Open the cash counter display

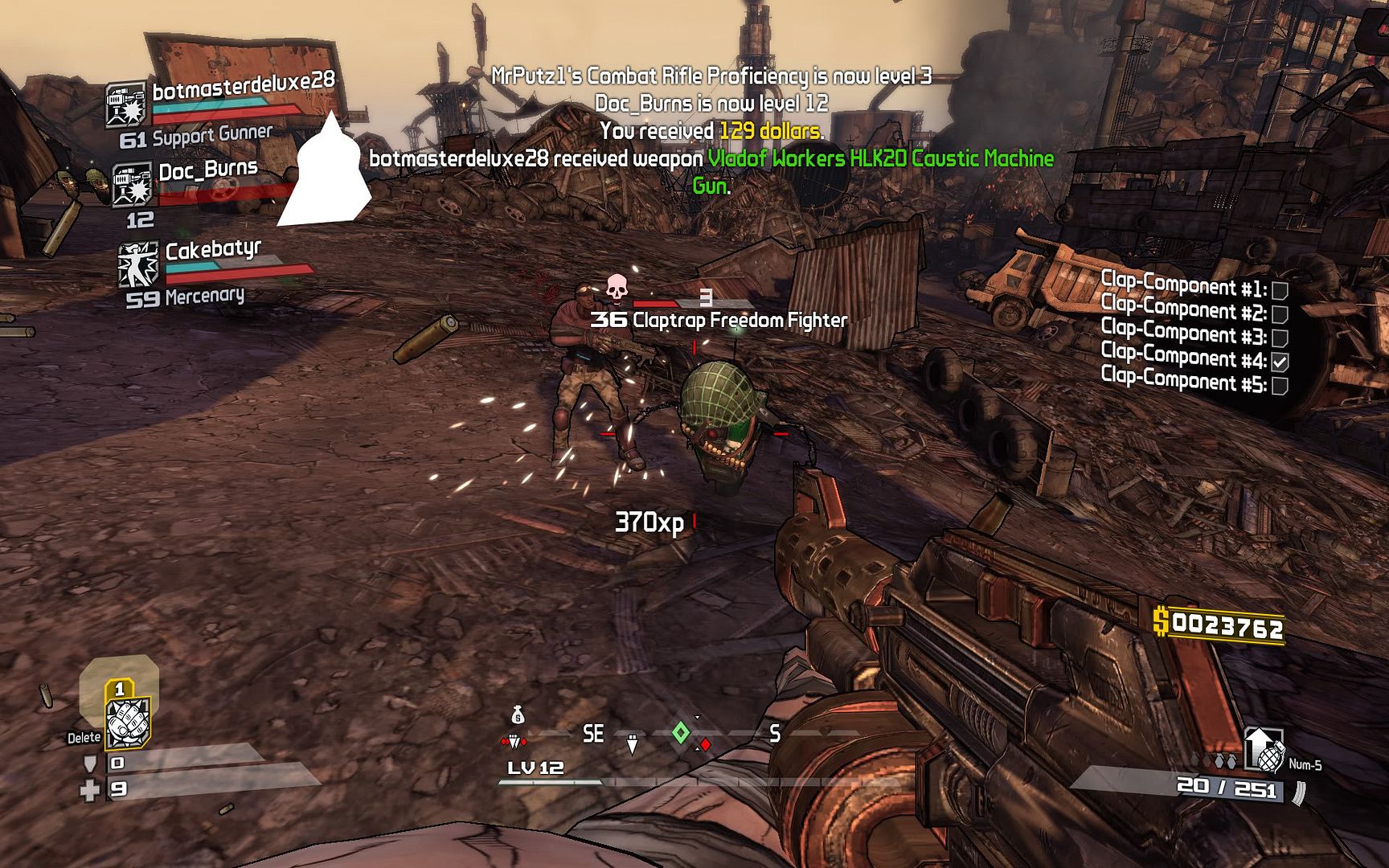(1218, 624)
